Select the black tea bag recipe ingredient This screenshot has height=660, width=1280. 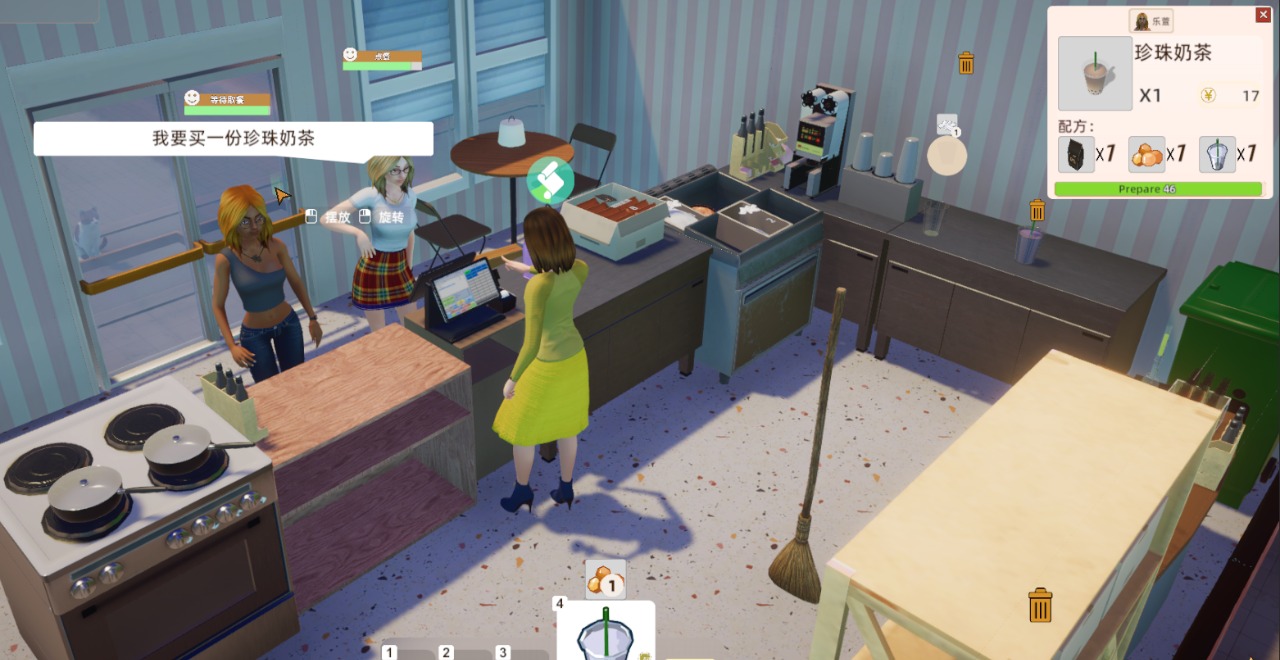[x=1076, y=155]
